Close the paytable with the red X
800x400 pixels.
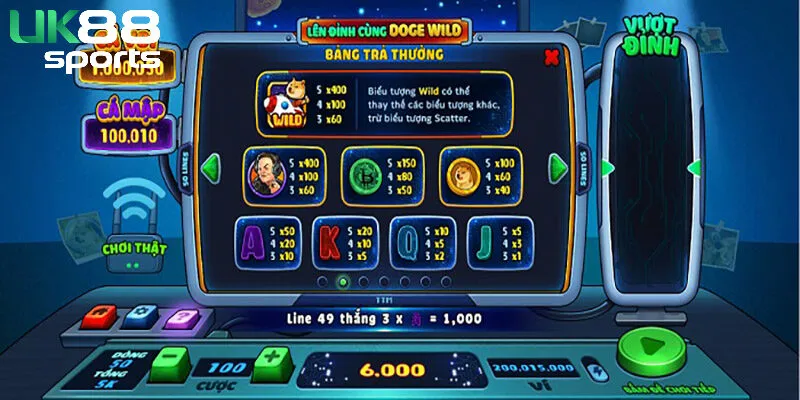(x=551, y=58)
